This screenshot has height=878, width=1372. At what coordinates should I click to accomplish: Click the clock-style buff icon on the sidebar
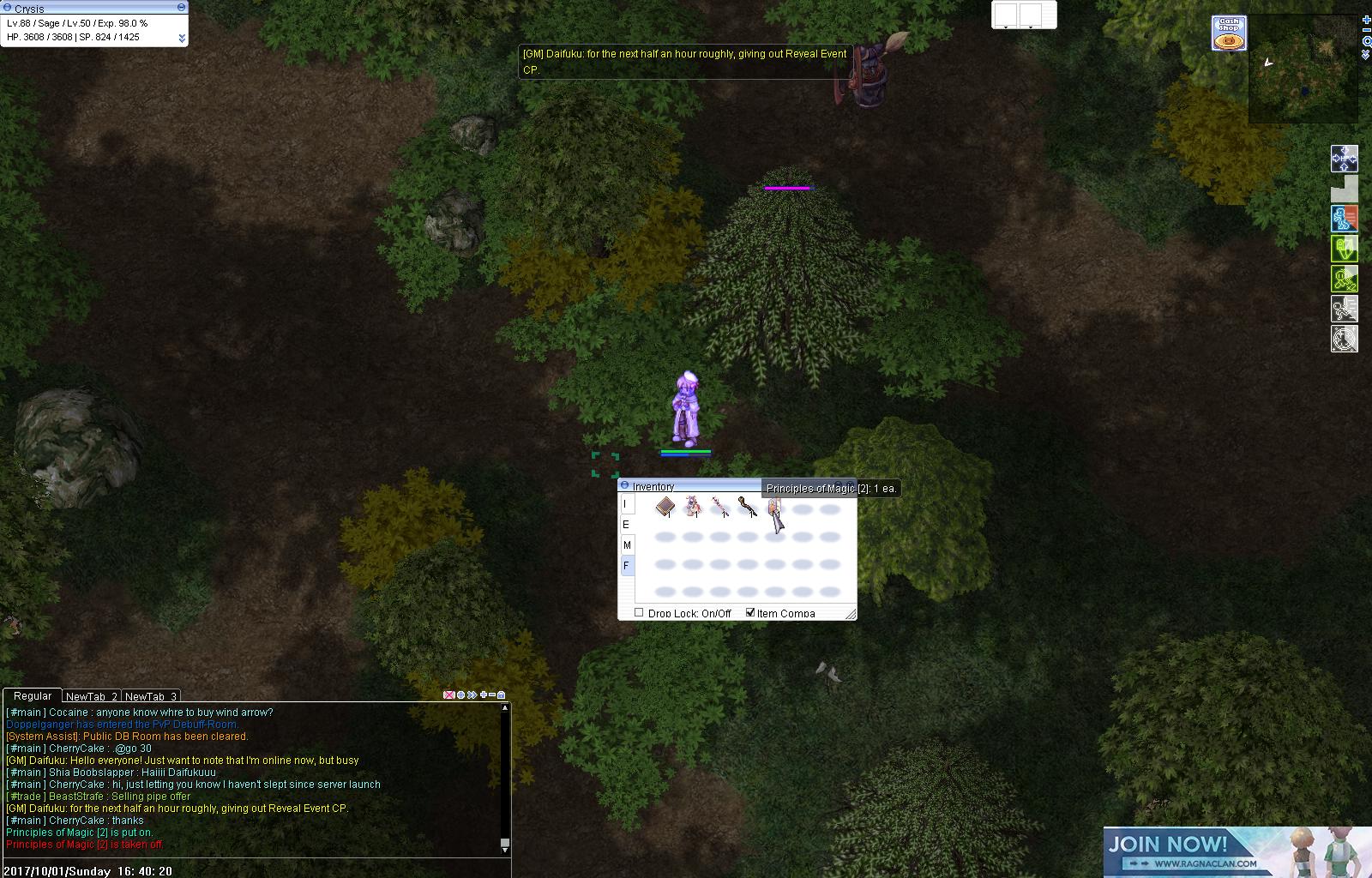coord(1344,339)
